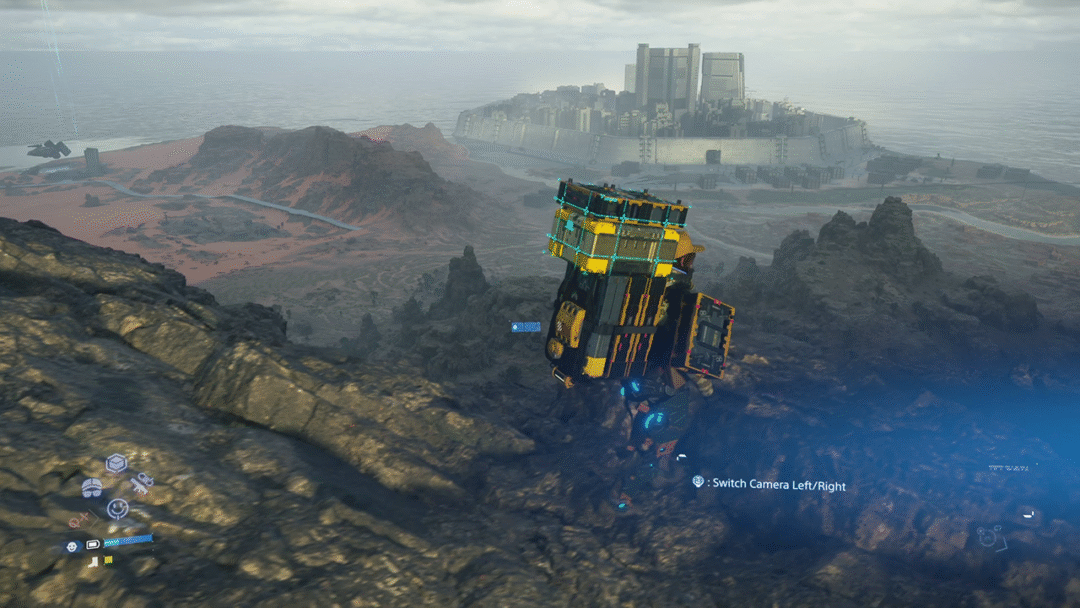Screen dimensions: 1080x608
Task: Click the white boot icon
Action: click(x=93, y=561)
